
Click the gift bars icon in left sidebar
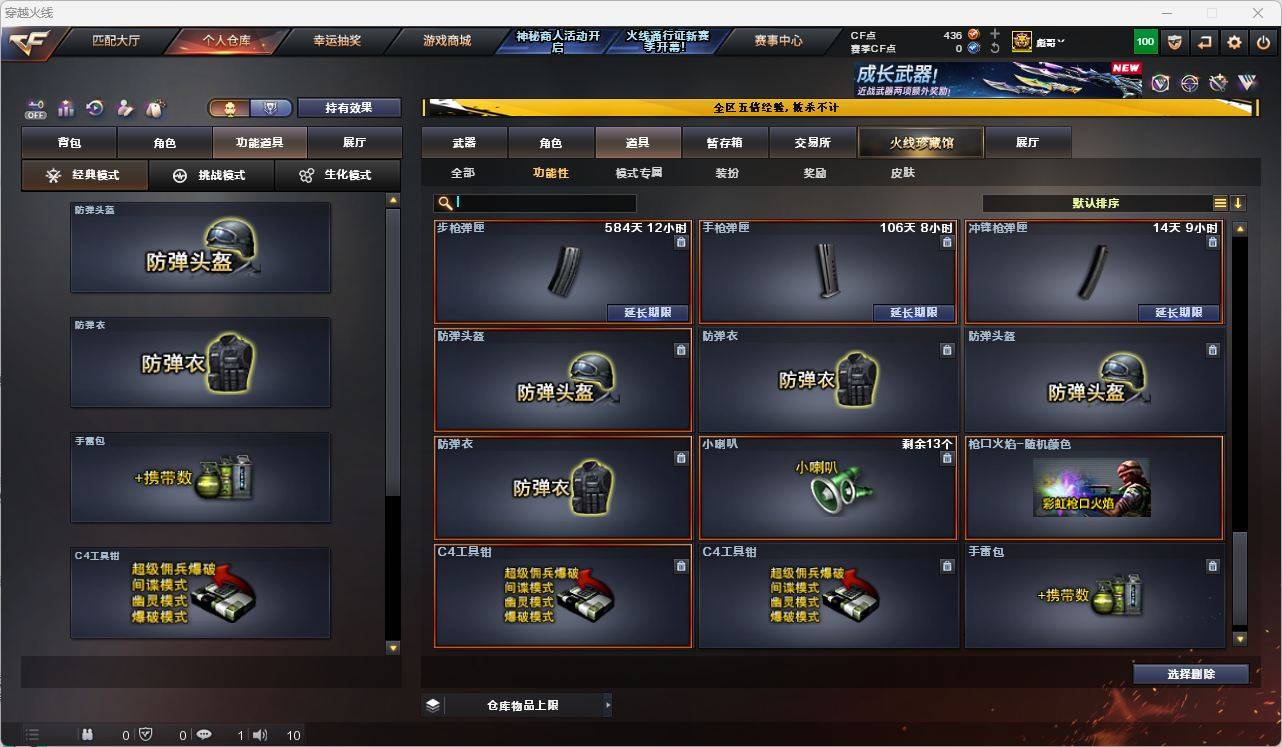coord(65,107)
